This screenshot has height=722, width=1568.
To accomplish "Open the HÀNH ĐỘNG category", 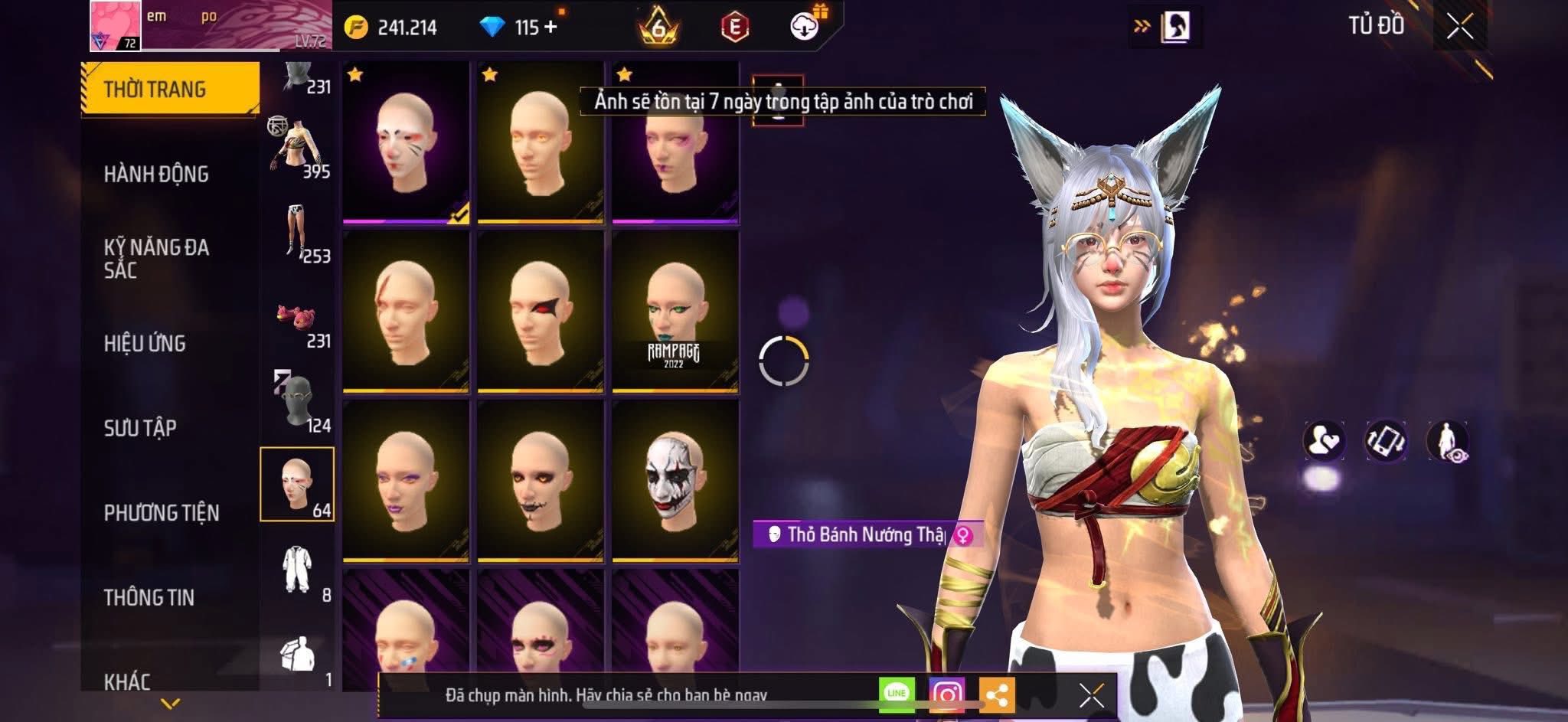I will tap(156, 174).
